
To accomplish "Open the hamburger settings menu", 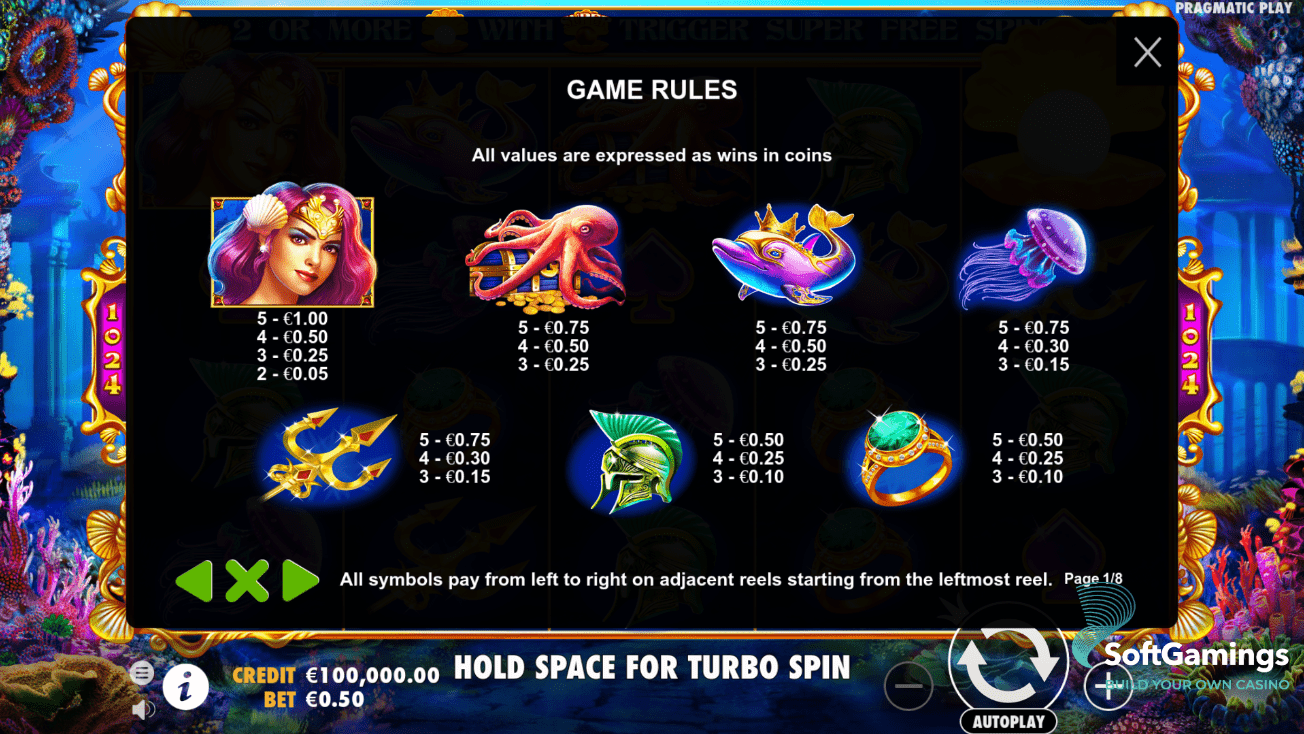I will (143, 673).
